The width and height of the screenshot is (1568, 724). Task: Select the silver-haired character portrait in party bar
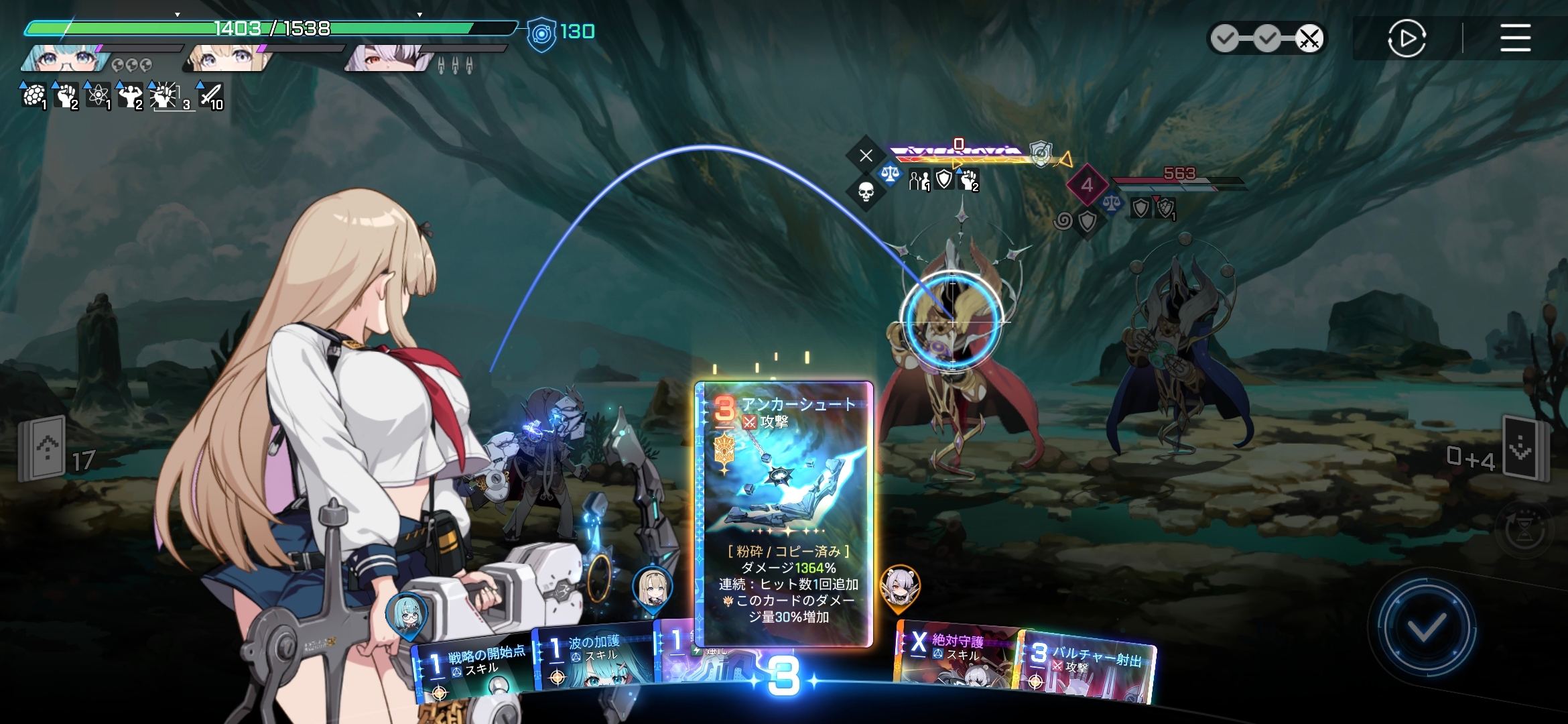pyautogui.click(x=389, y=59)
